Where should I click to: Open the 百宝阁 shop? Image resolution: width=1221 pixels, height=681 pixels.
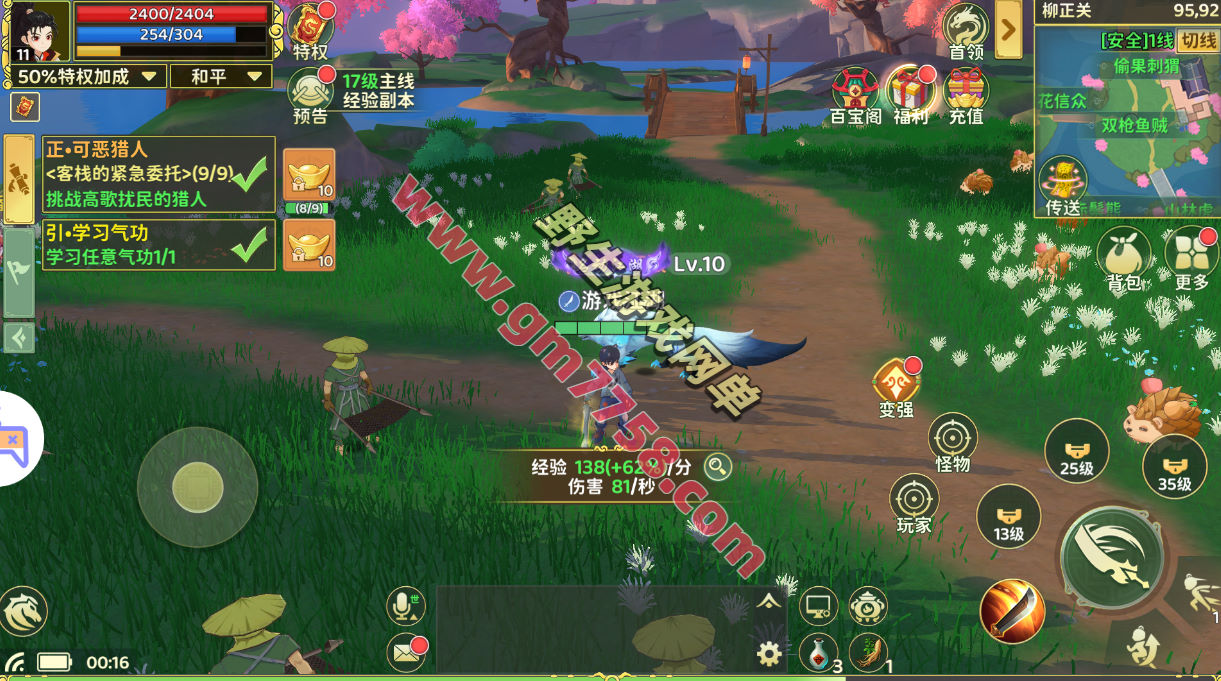[x=856, y=93]
